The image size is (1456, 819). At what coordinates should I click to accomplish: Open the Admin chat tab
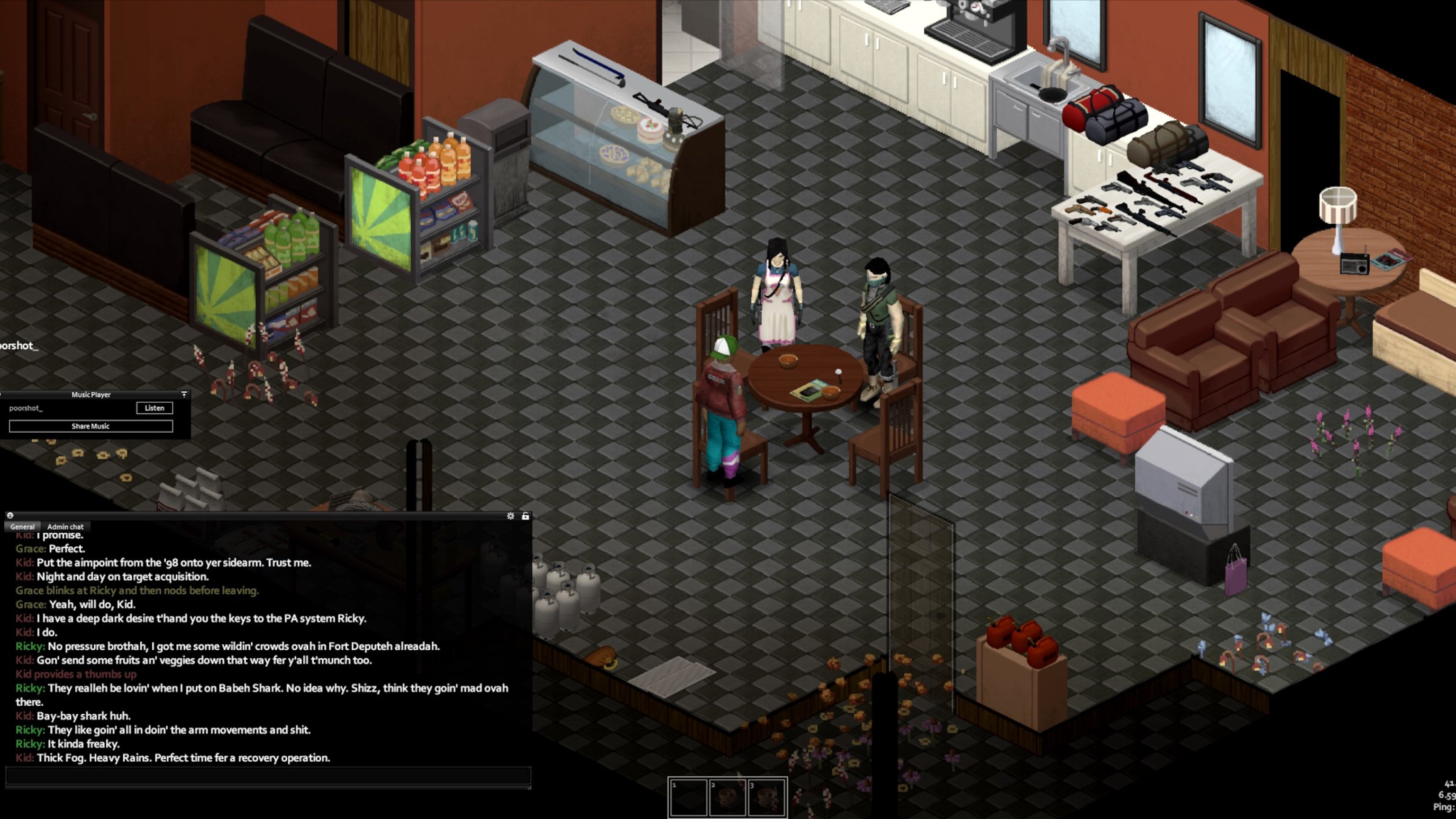point(65,526)
